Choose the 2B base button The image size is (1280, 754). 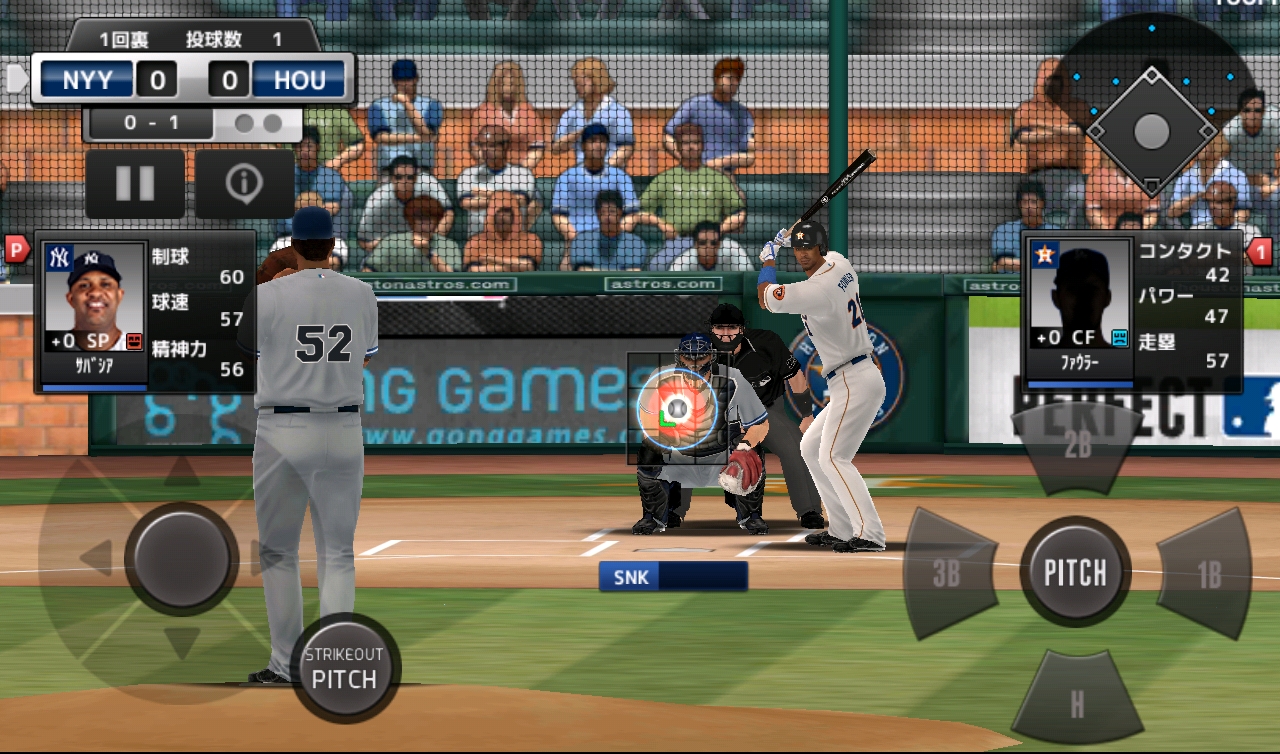[1077, 447]
